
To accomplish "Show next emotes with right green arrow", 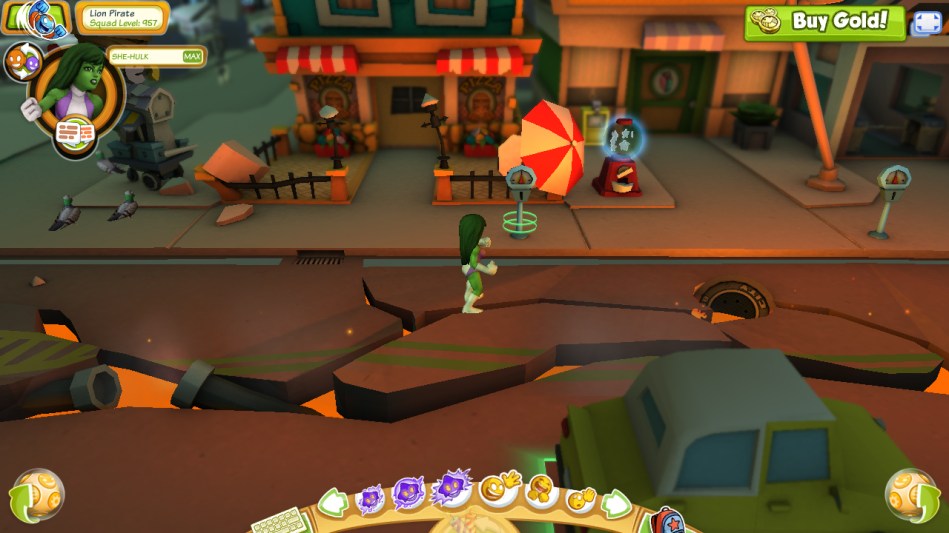I will tap(615, 503).
